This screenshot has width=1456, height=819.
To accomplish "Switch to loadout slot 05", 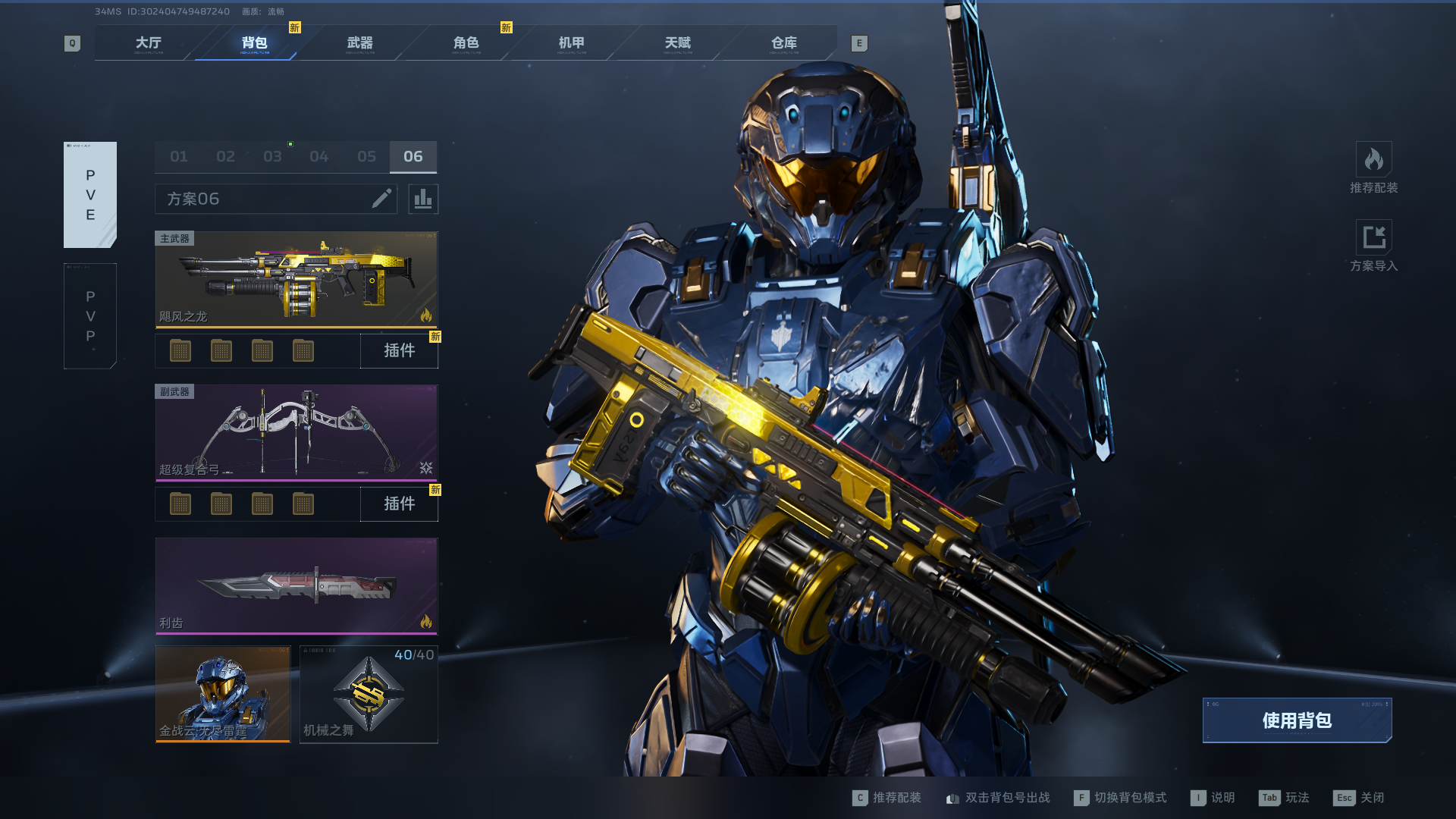I will pyautogui.click(x=366, y=157).
